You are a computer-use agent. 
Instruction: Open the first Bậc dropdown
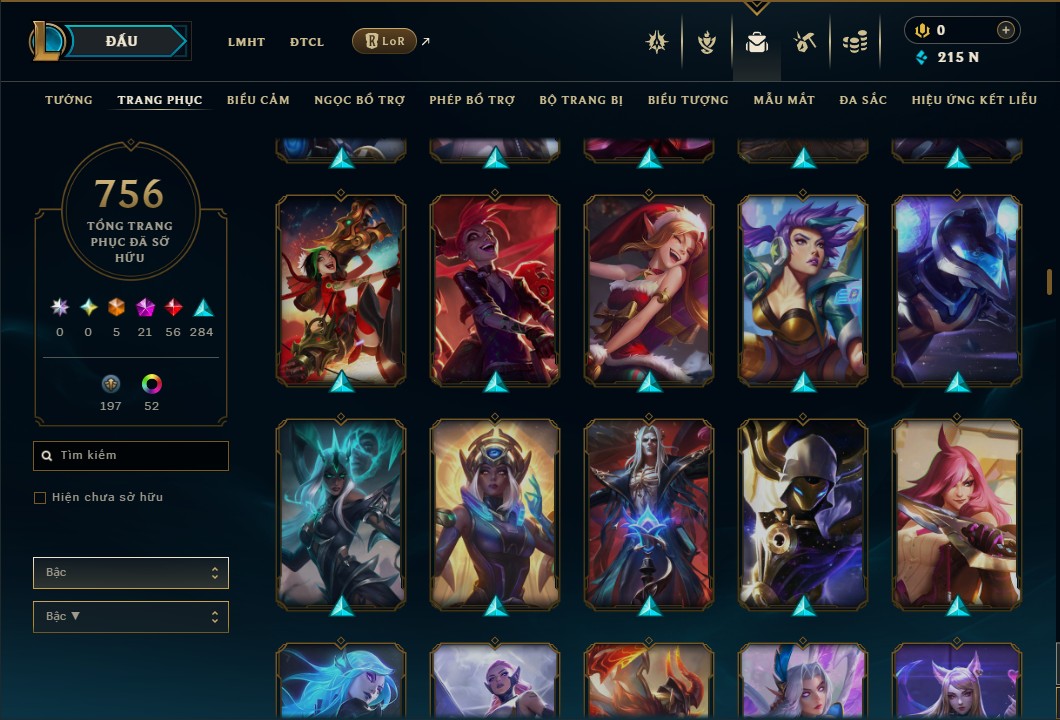tap(131, 573)
